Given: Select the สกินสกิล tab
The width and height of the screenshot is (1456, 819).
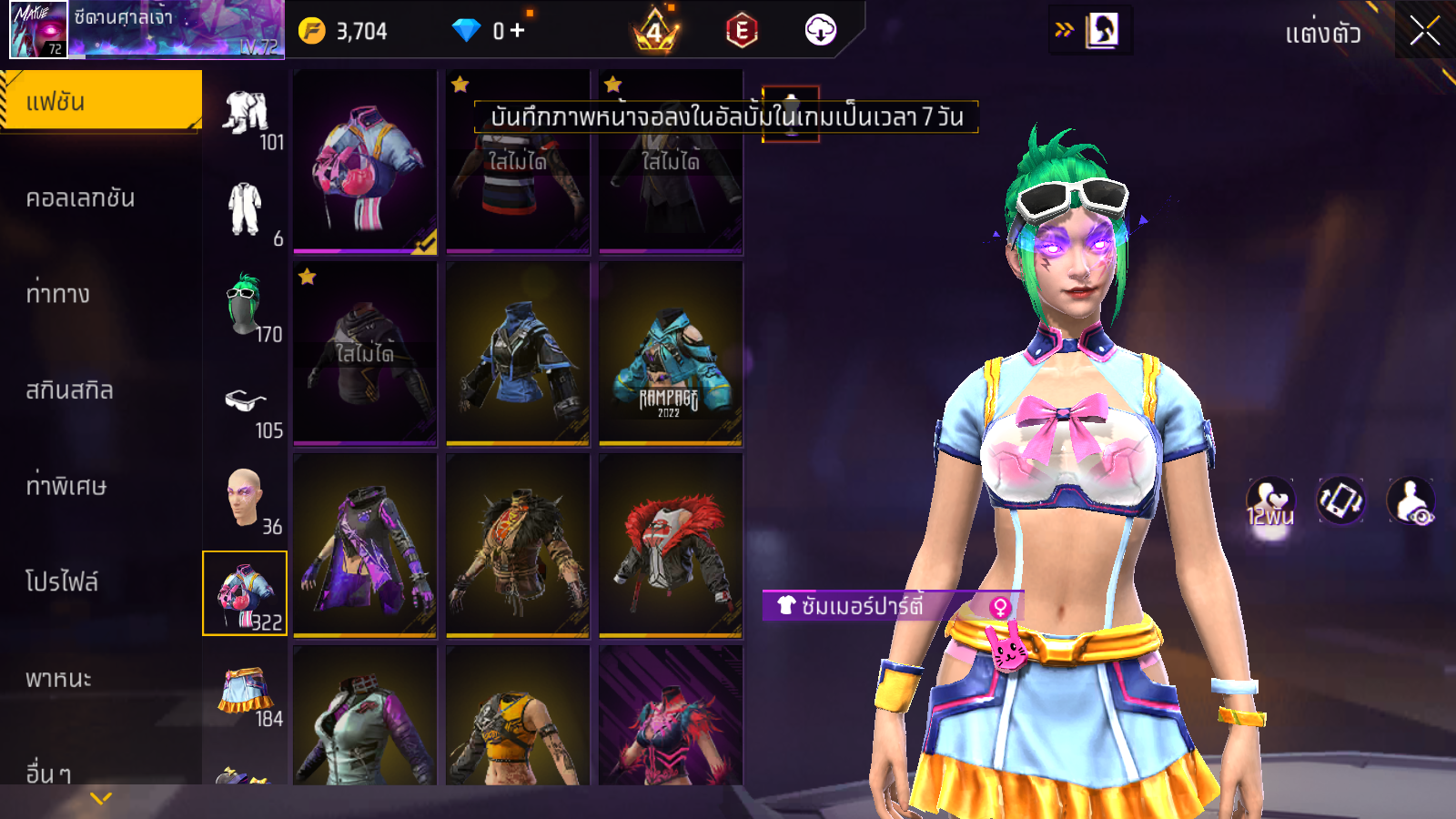Looking at the screenshot, I should pyautogui.click(x=69, y=390).
